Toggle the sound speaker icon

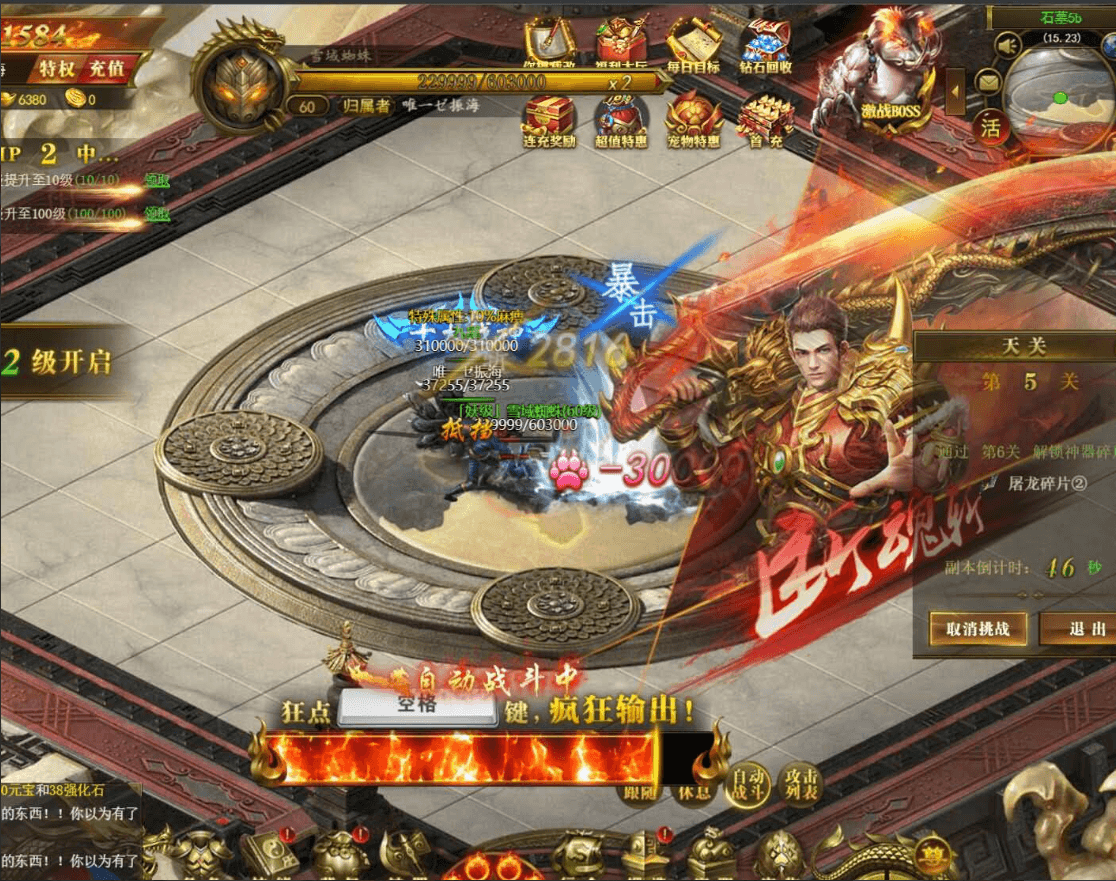tap(1007, 46)
